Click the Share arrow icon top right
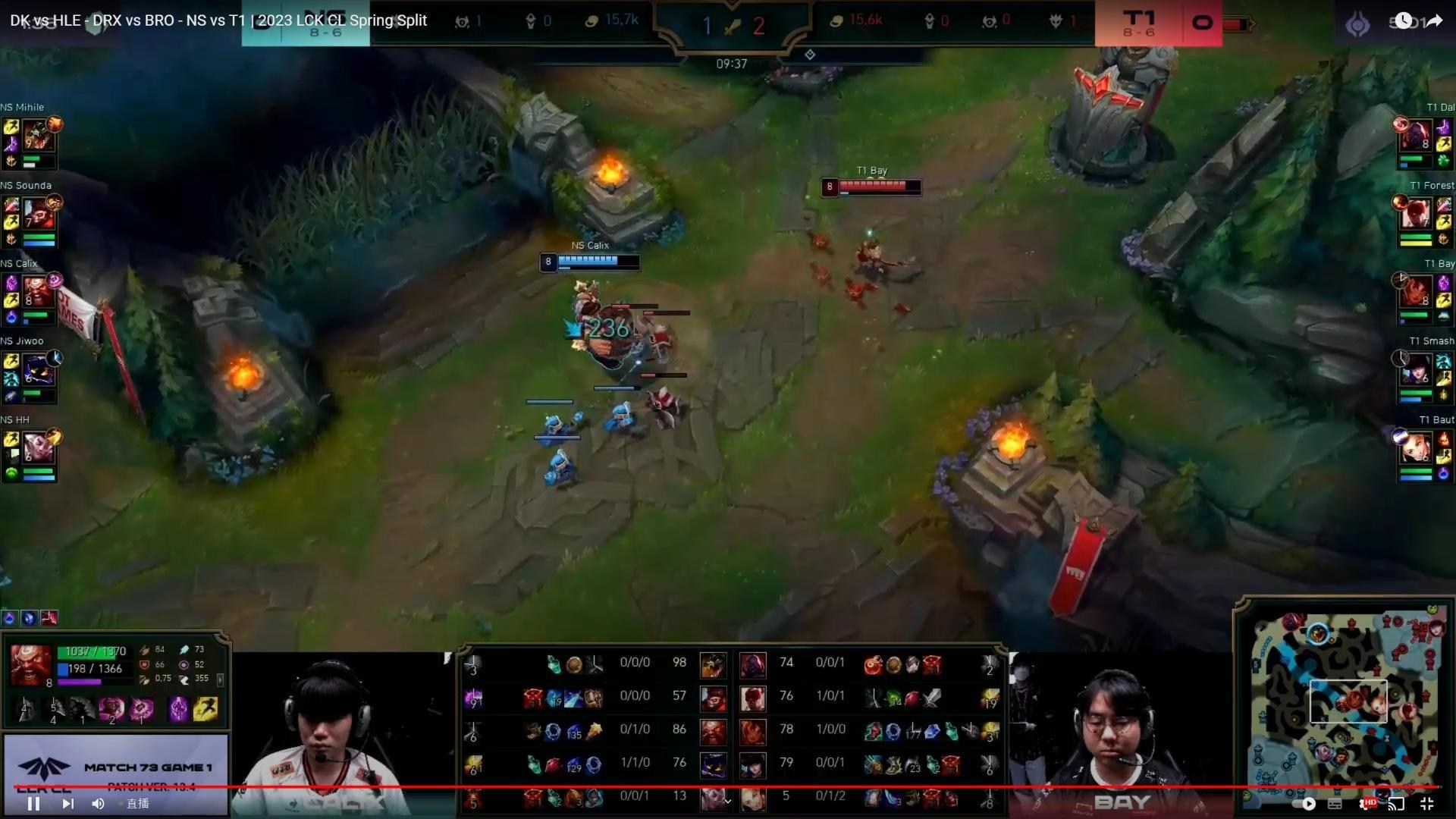The width and height of the screenshot is (1456, 819). click(x=1432, y=20)
